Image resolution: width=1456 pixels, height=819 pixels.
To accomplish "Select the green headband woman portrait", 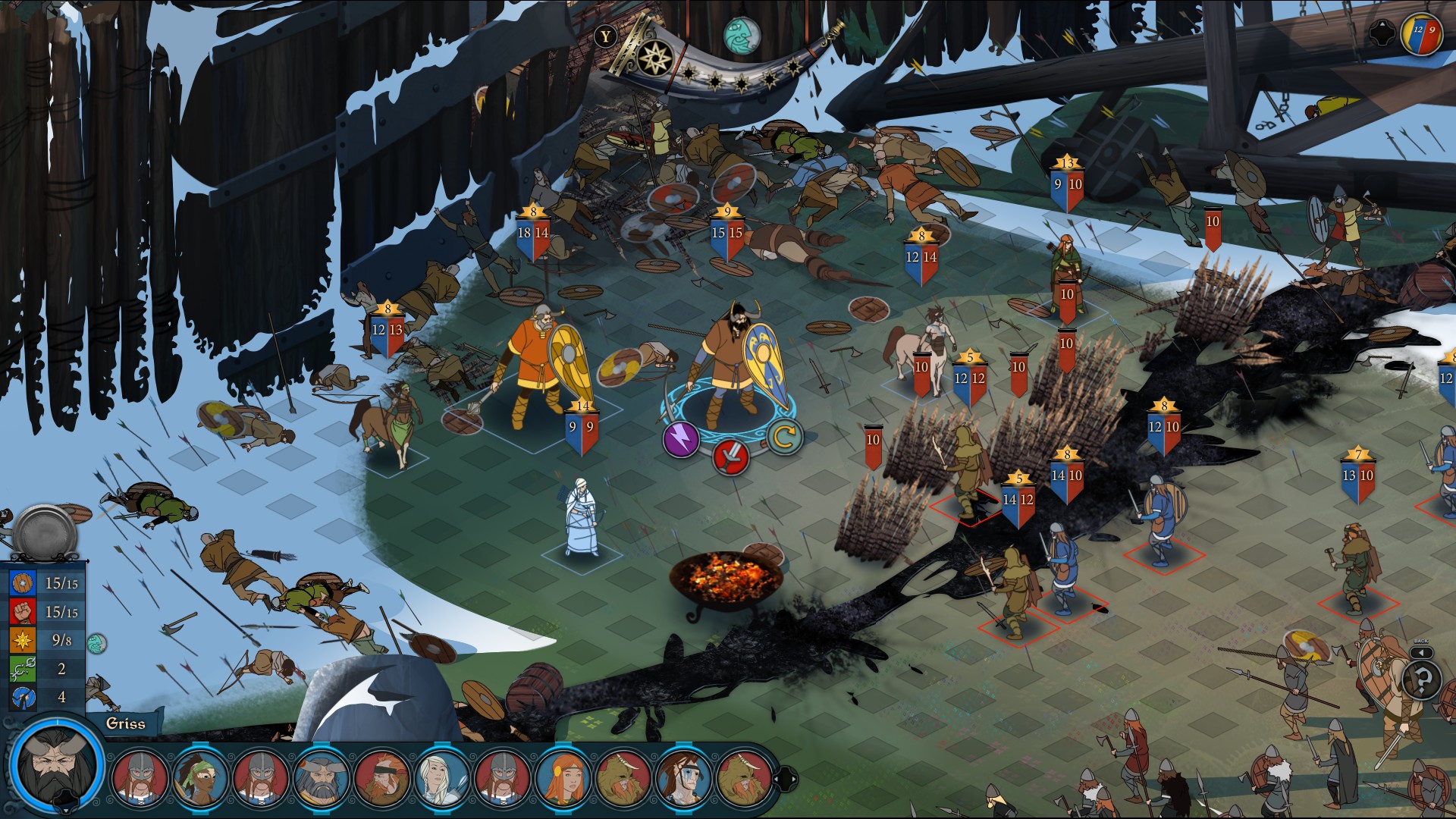I will 200,777.
